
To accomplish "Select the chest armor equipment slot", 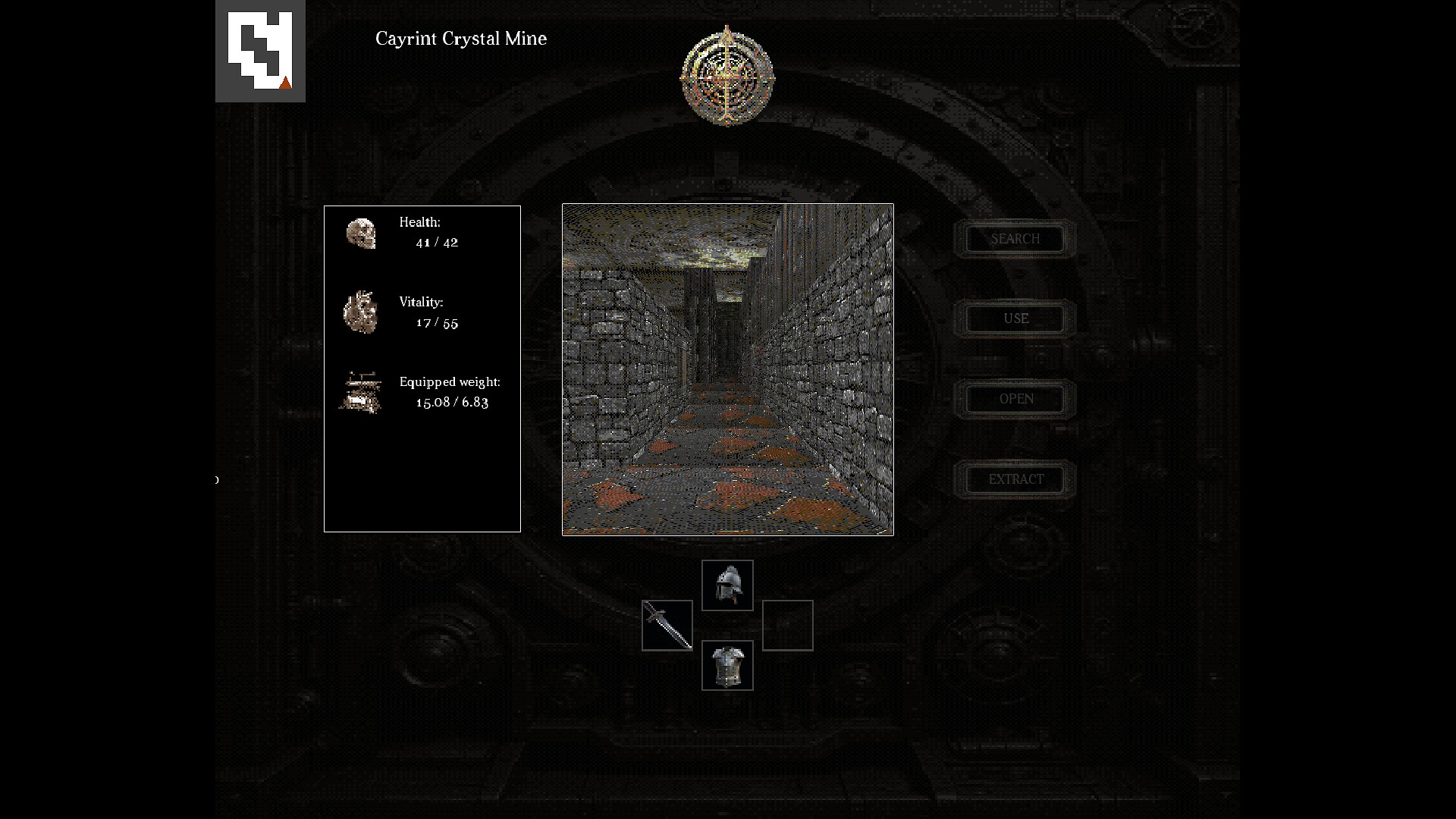I will coord(727,665).
